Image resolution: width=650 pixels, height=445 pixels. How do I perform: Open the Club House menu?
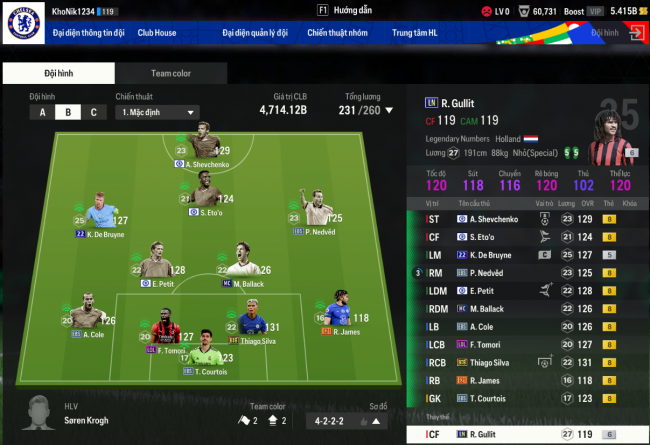(x=157, y=33)
